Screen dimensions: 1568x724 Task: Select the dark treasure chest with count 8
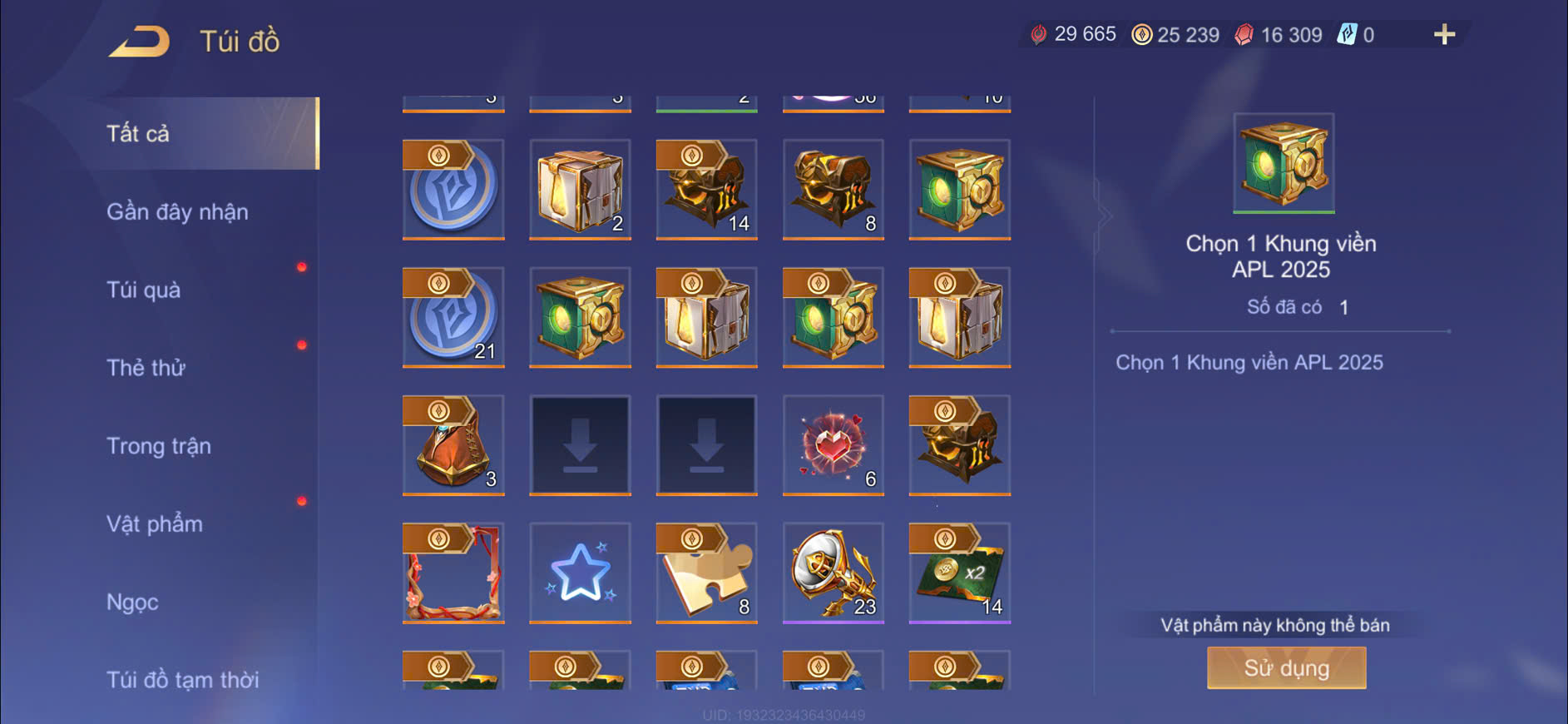pos(833,189)
